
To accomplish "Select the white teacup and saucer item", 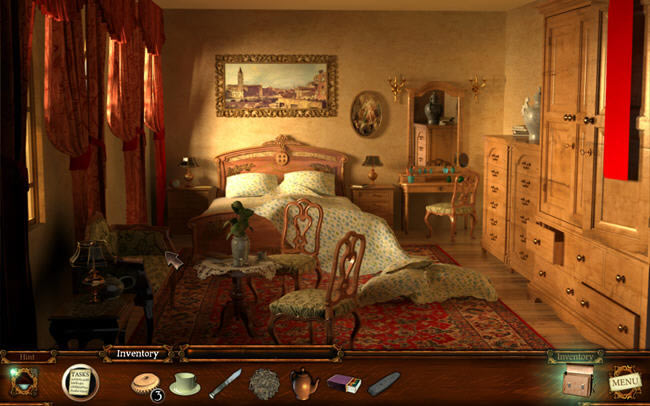I will click(x=184, y=383).
